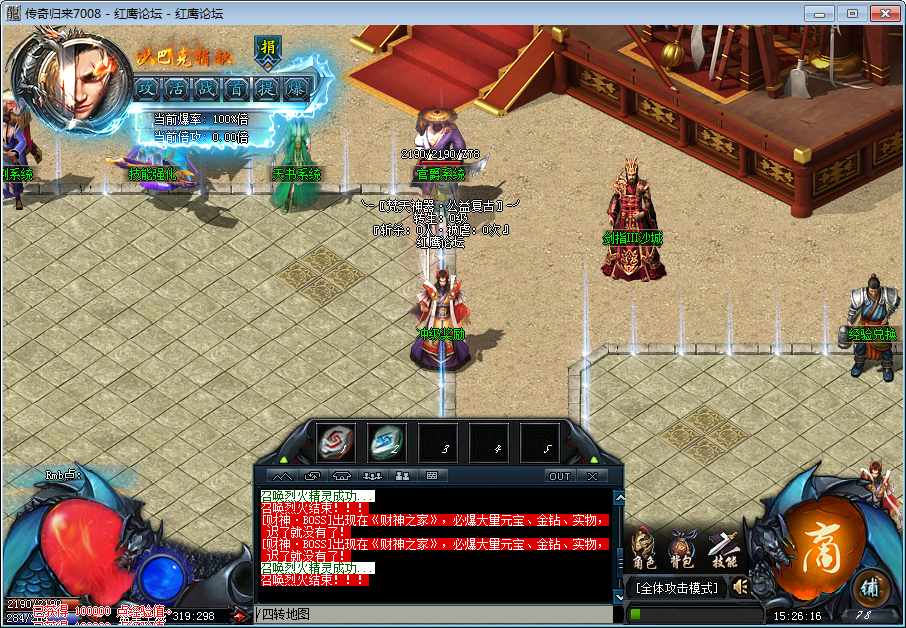
Task: Select the 活 button under the donation bar
Action: 176,88
